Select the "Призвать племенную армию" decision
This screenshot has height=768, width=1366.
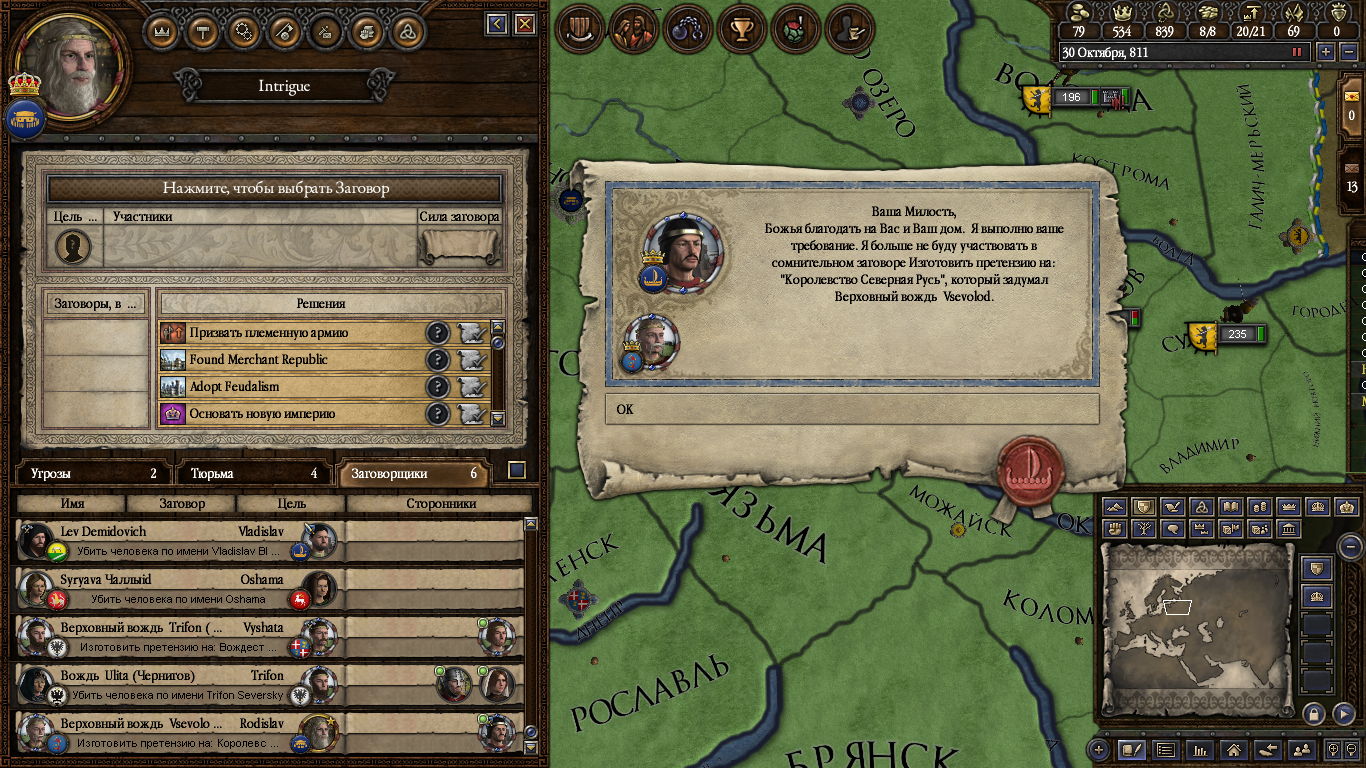(x=290, y=333)
